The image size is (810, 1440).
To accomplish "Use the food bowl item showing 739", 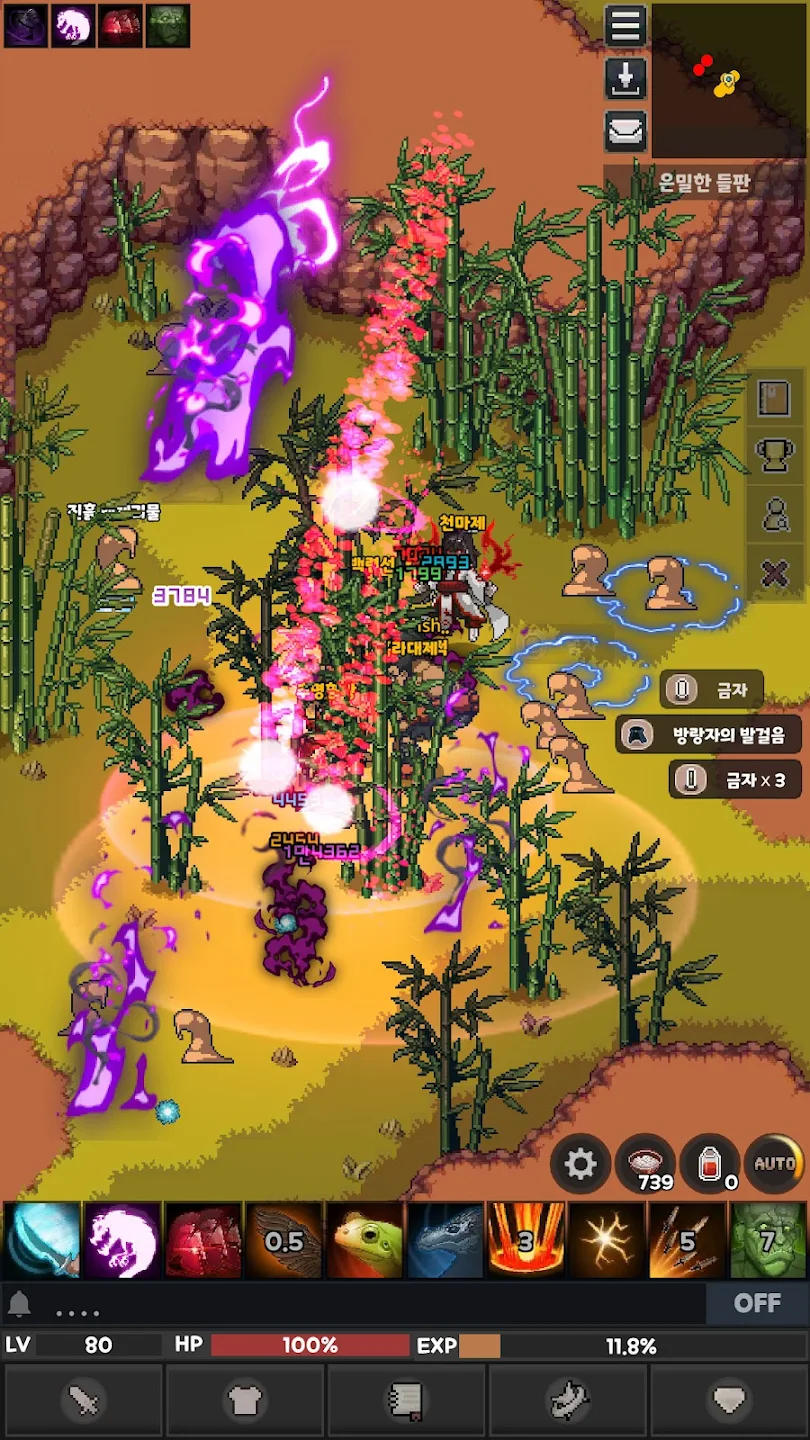I will click(645, 1164).
